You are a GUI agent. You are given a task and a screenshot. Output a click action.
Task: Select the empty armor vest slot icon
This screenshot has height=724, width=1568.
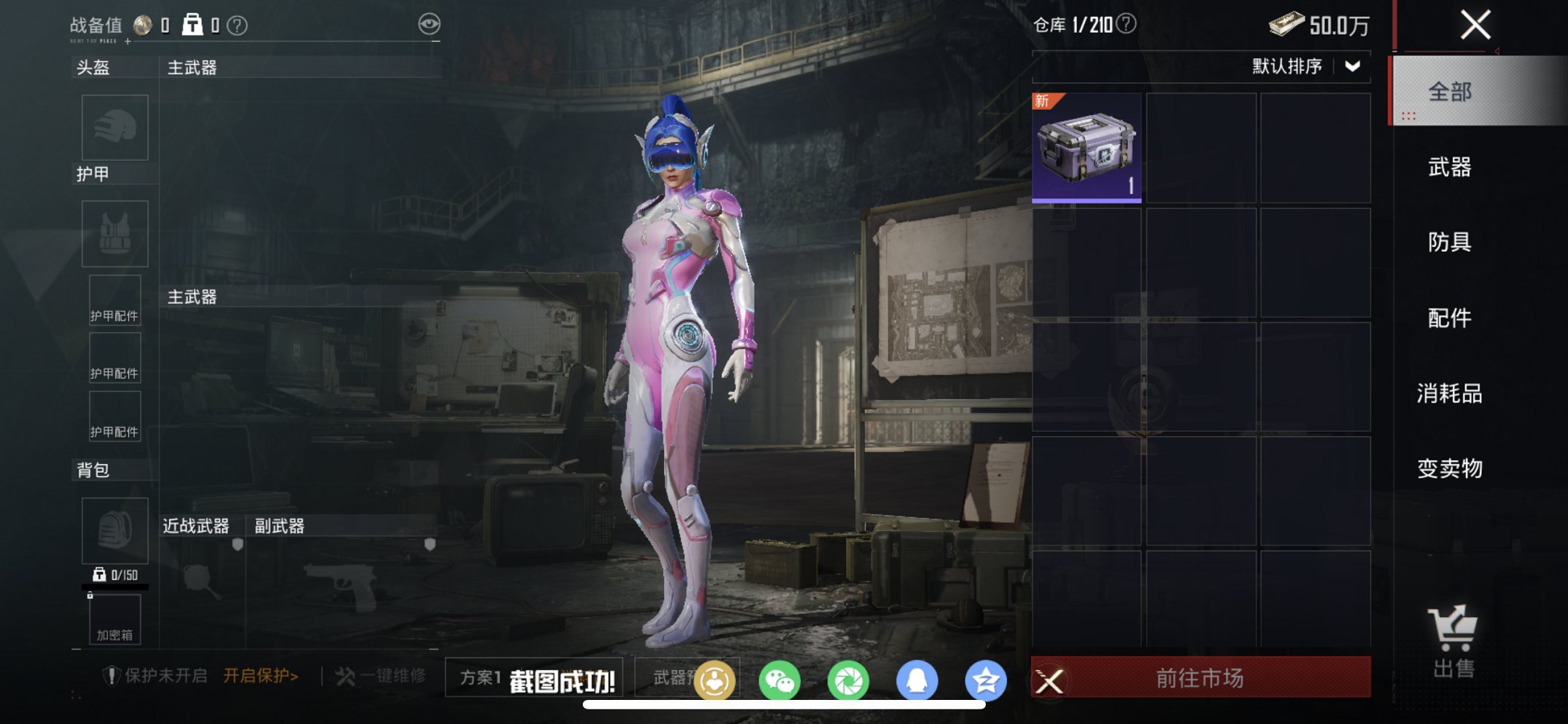point(115,233)
